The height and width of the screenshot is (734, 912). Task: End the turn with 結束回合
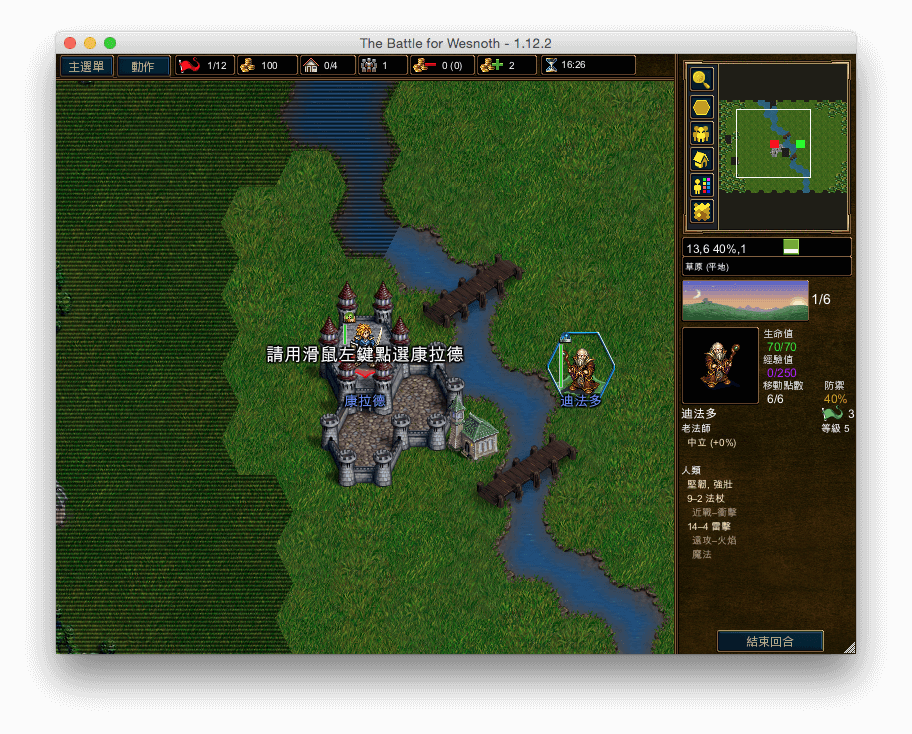(770, 641)
